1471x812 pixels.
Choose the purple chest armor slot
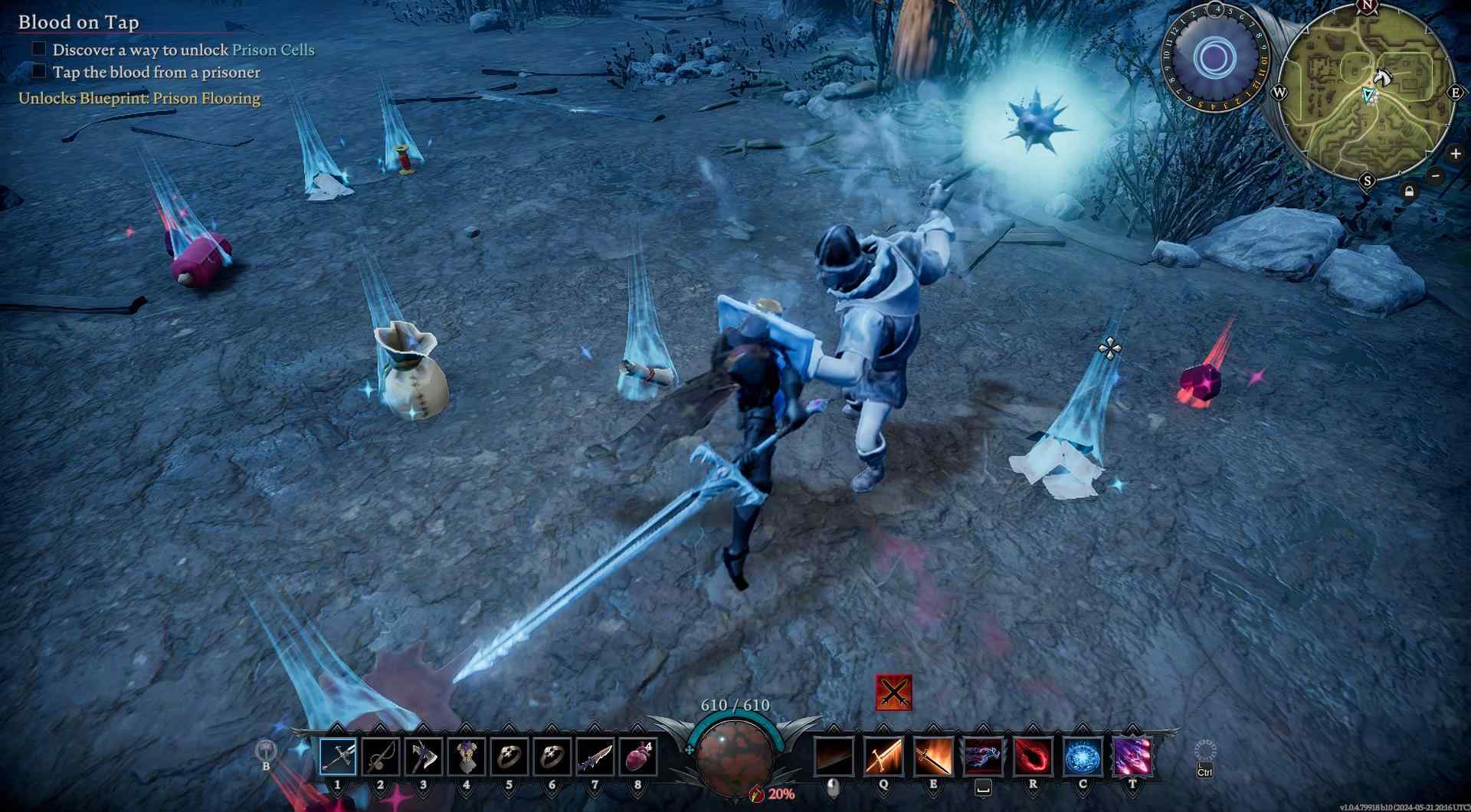(467, 757)
